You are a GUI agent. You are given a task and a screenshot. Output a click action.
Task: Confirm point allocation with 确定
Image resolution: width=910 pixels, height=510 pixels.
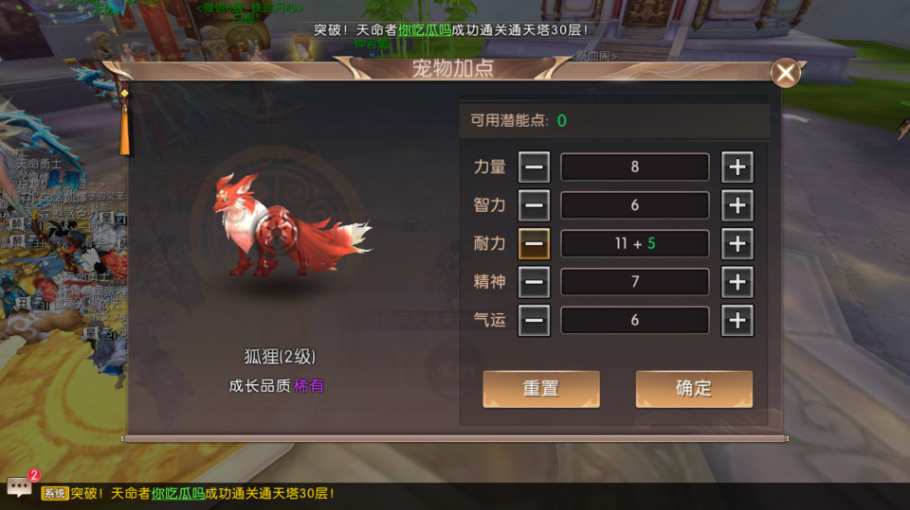[x=694, y=389]
